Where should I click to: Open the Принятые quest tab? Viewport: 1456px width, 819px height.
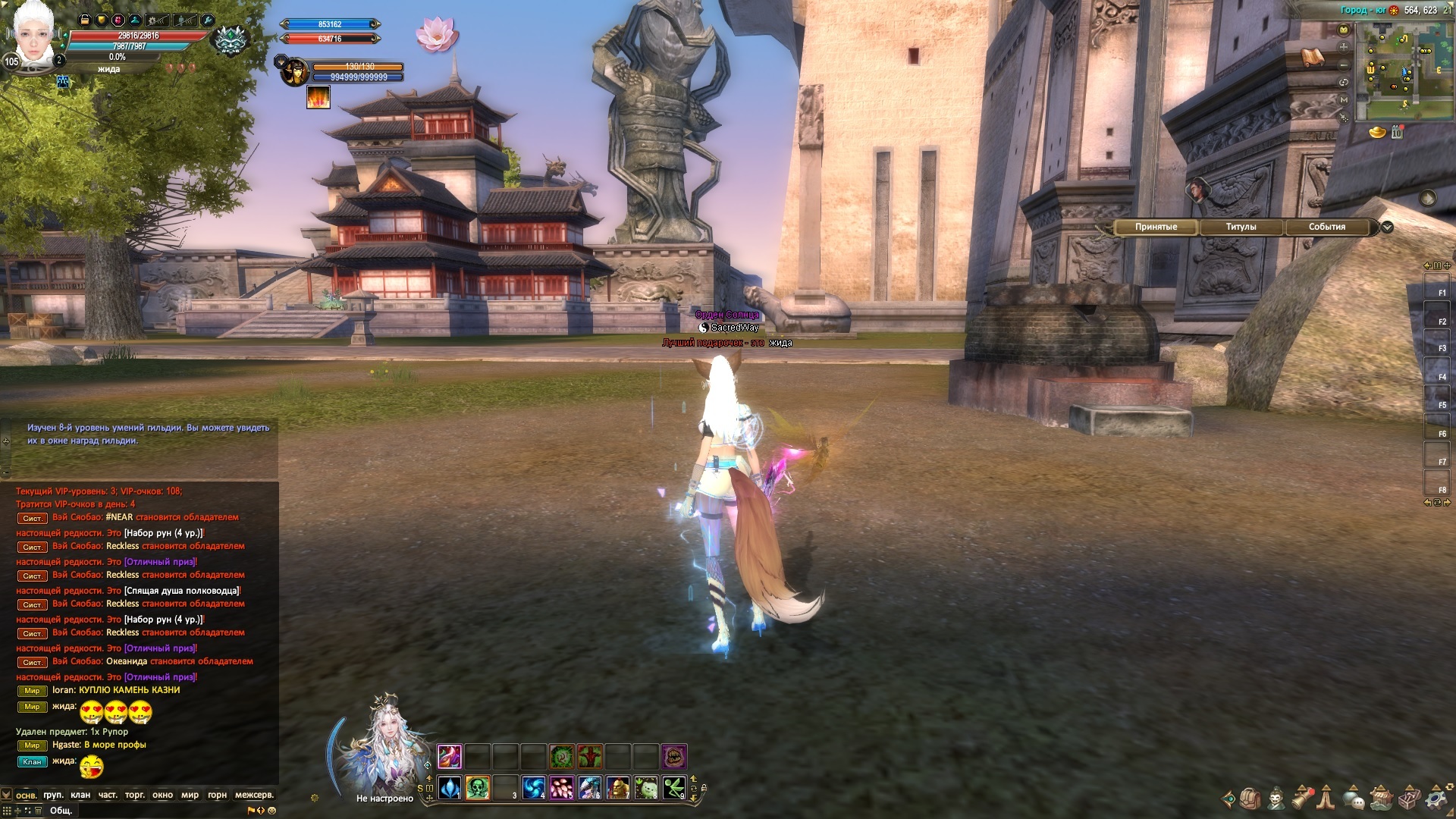coord(1156,227)
